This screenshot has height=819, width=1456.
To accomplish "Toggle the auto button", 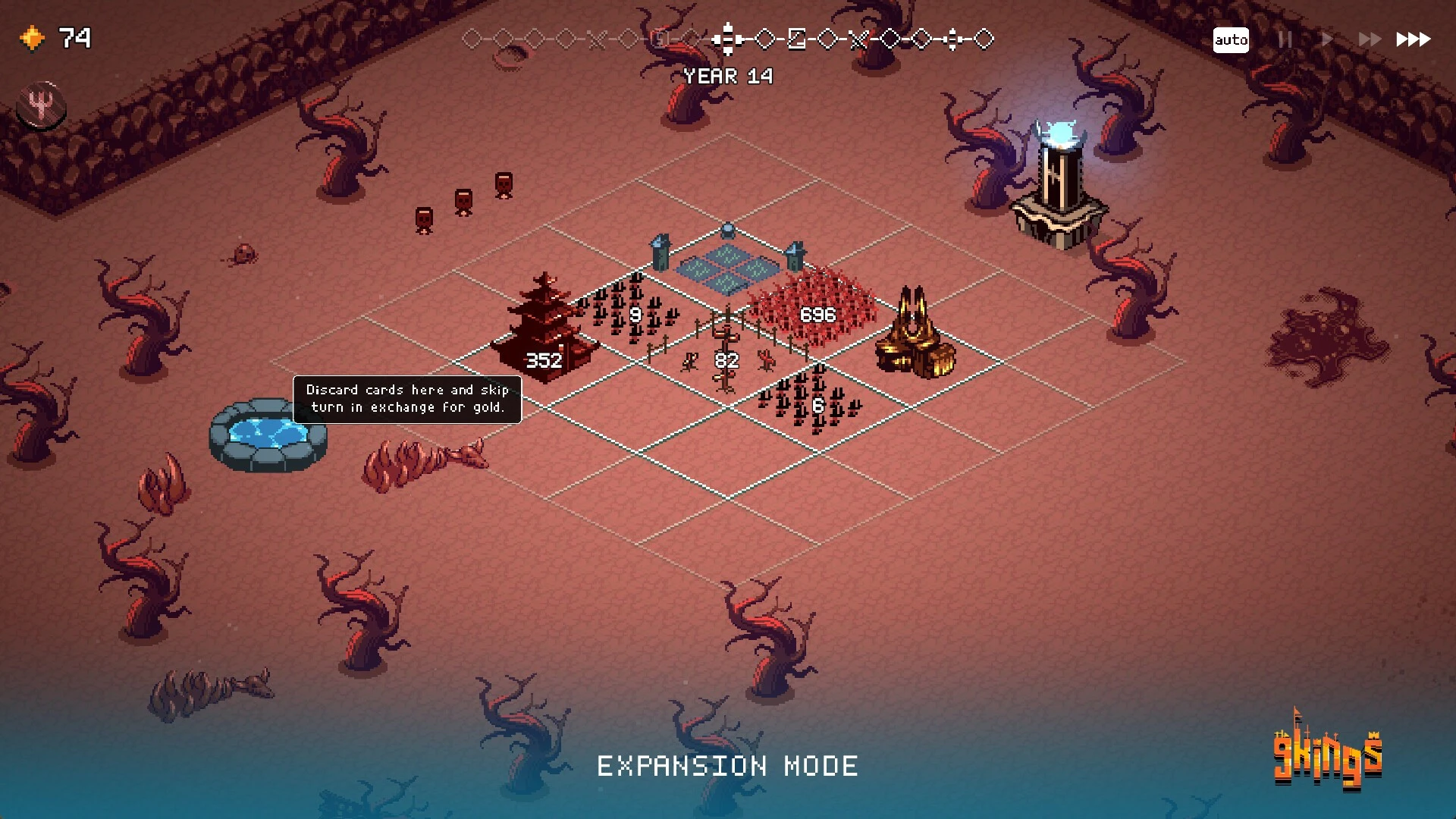I will [1230, 39].
